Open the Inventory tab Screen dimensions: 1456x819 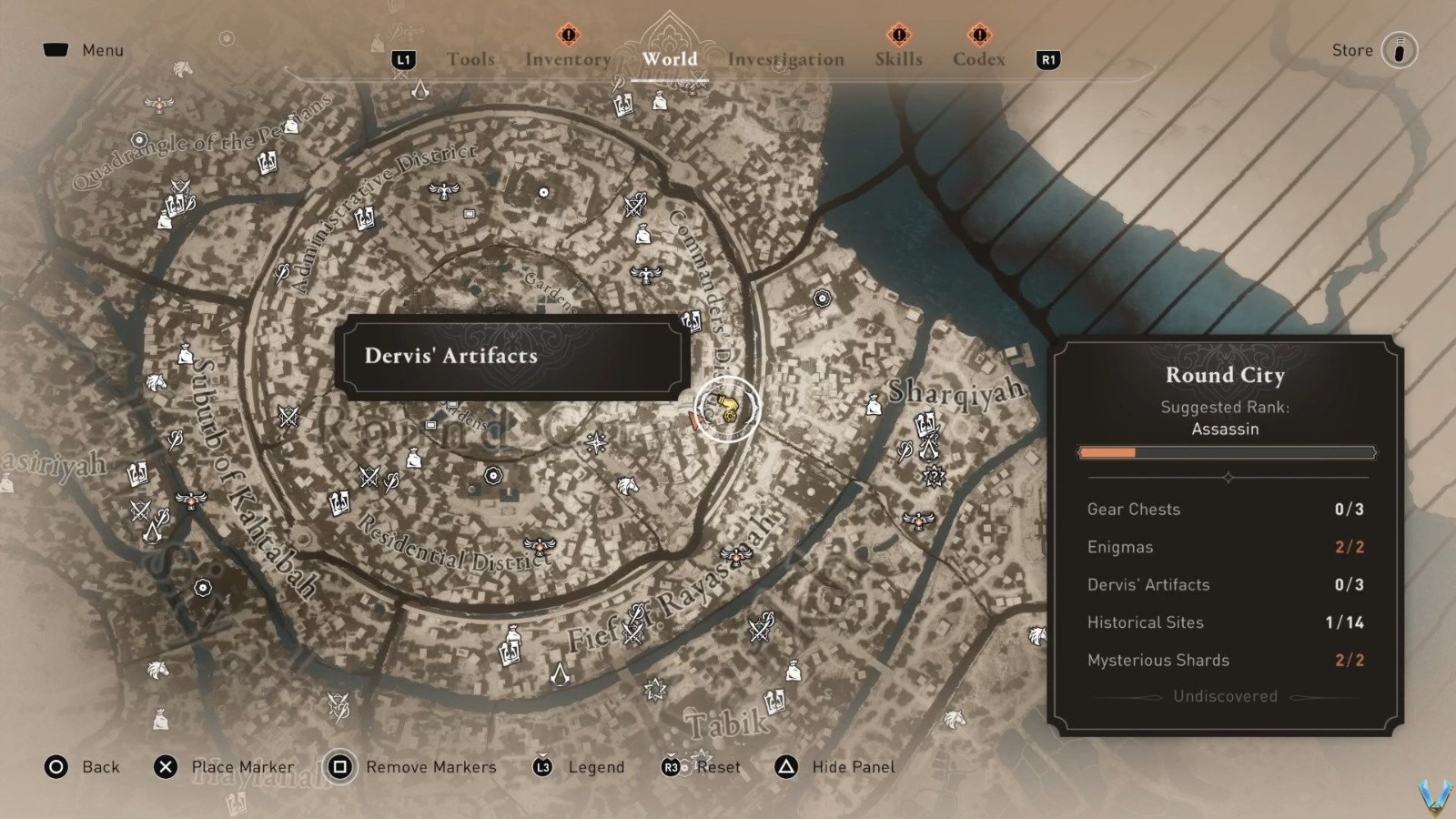[567, 59]
